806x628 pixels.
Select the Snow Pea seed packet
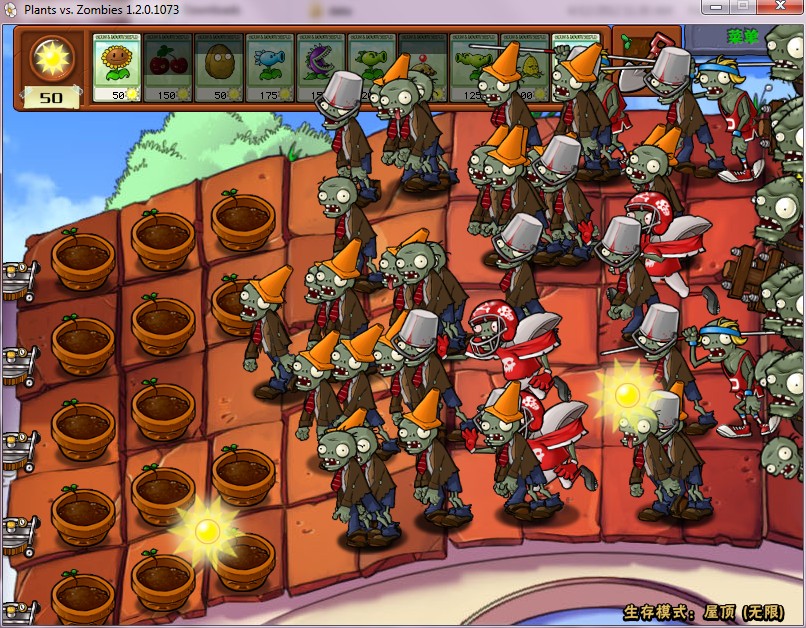[x=270, y=67]
